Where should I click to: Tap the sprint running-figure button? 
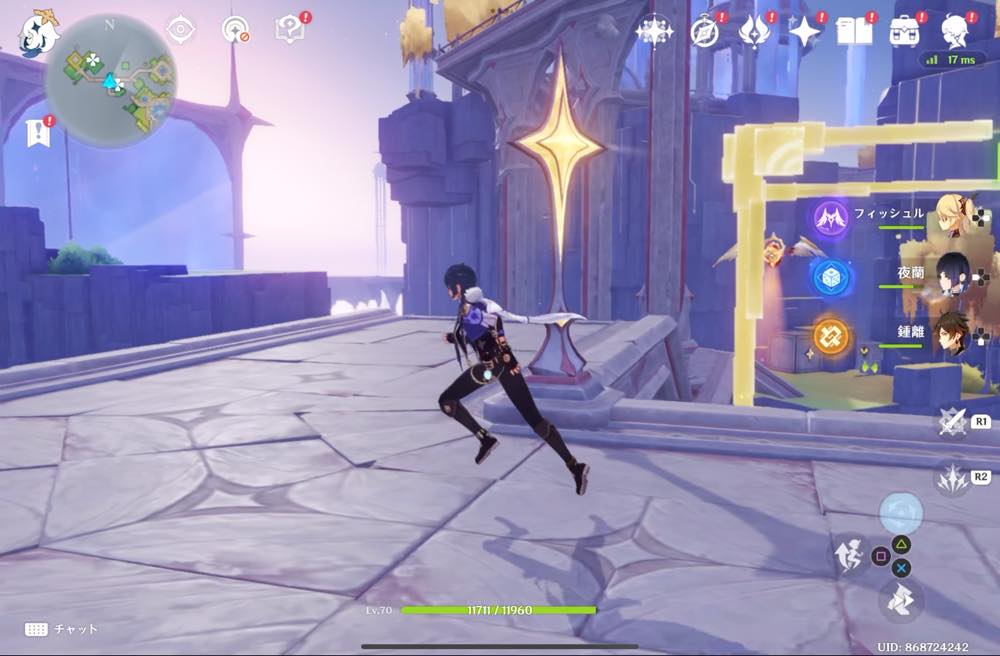click(x=850, y=555)
